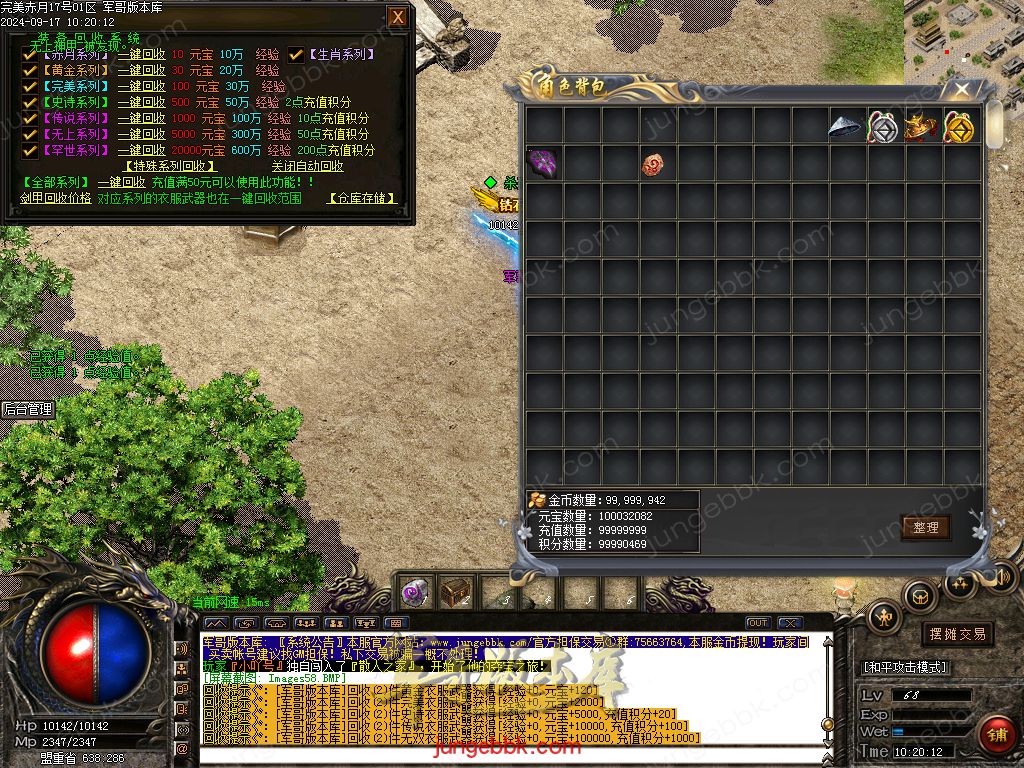Select the gold coin medallion item
This screenshot has width=1024, height=768.
click(960, 127)
